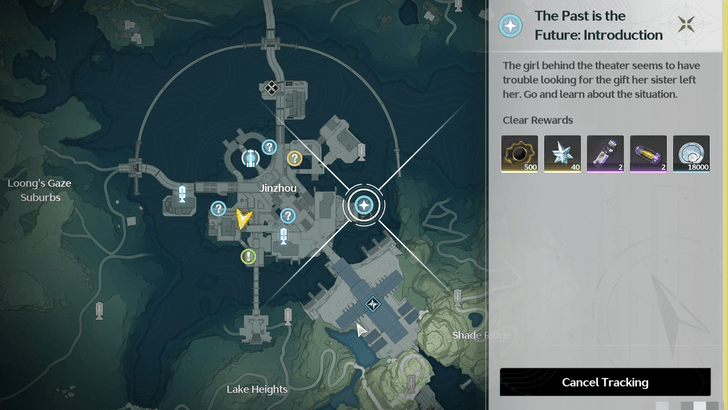The image size is (728, 410).
Task: Select the yellow question mark map marker
Action: (x=295, y=158)
